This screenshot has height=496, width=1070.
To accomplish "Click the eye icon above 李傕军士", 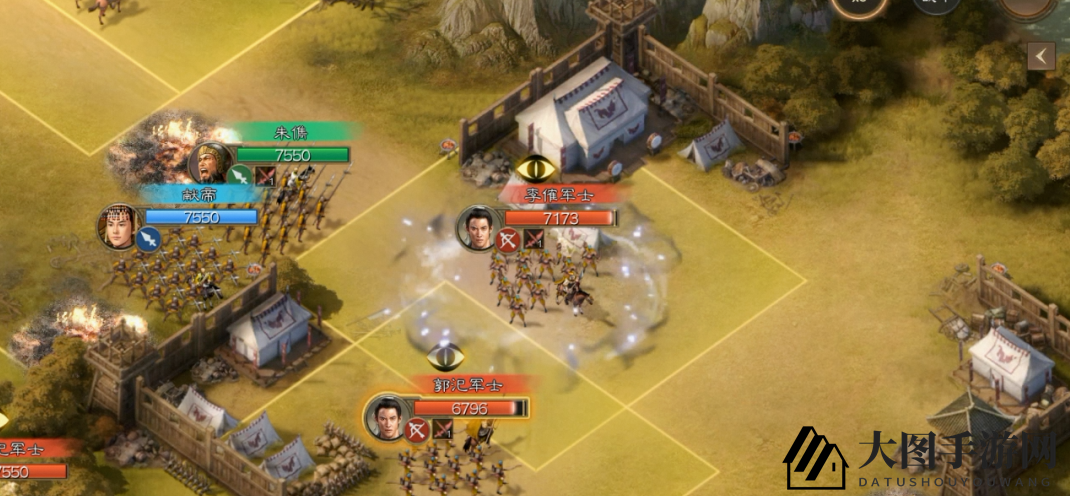I will coord(536,168).
